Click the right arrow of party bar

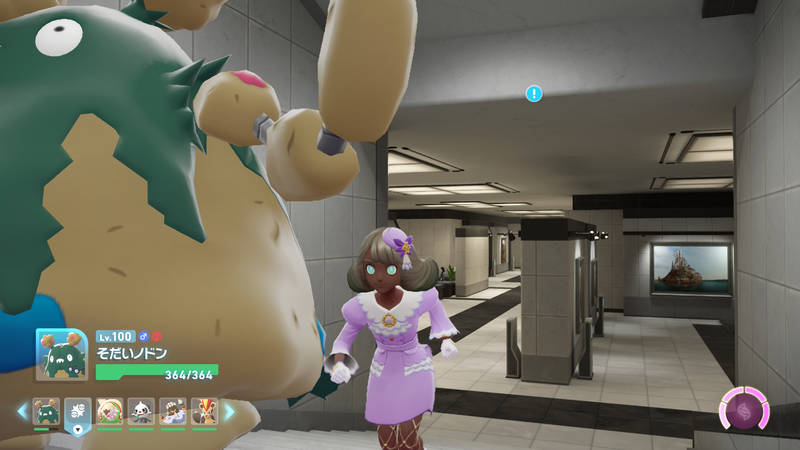click(229, 411)
